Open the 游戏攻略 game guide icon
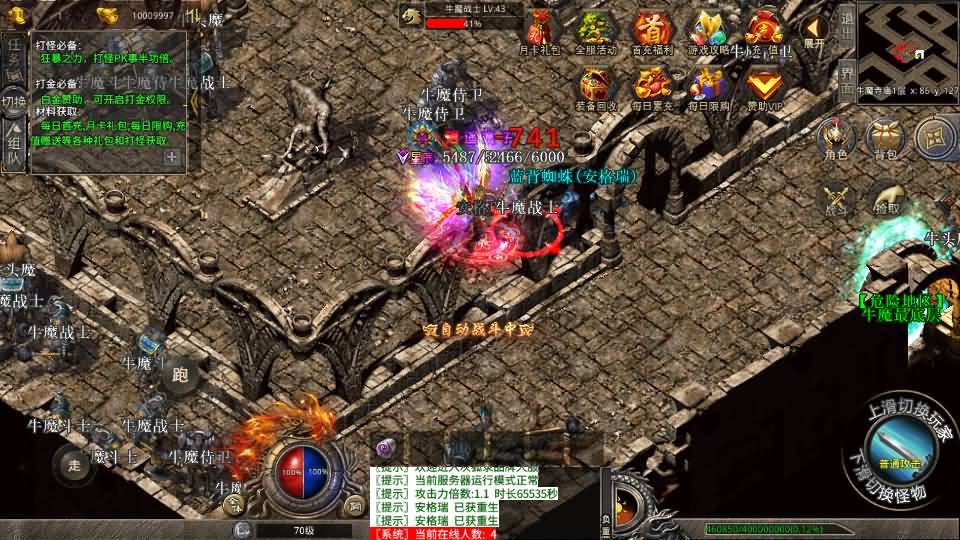The height and width of the screenshot is (540, 960). click(709, 30)
